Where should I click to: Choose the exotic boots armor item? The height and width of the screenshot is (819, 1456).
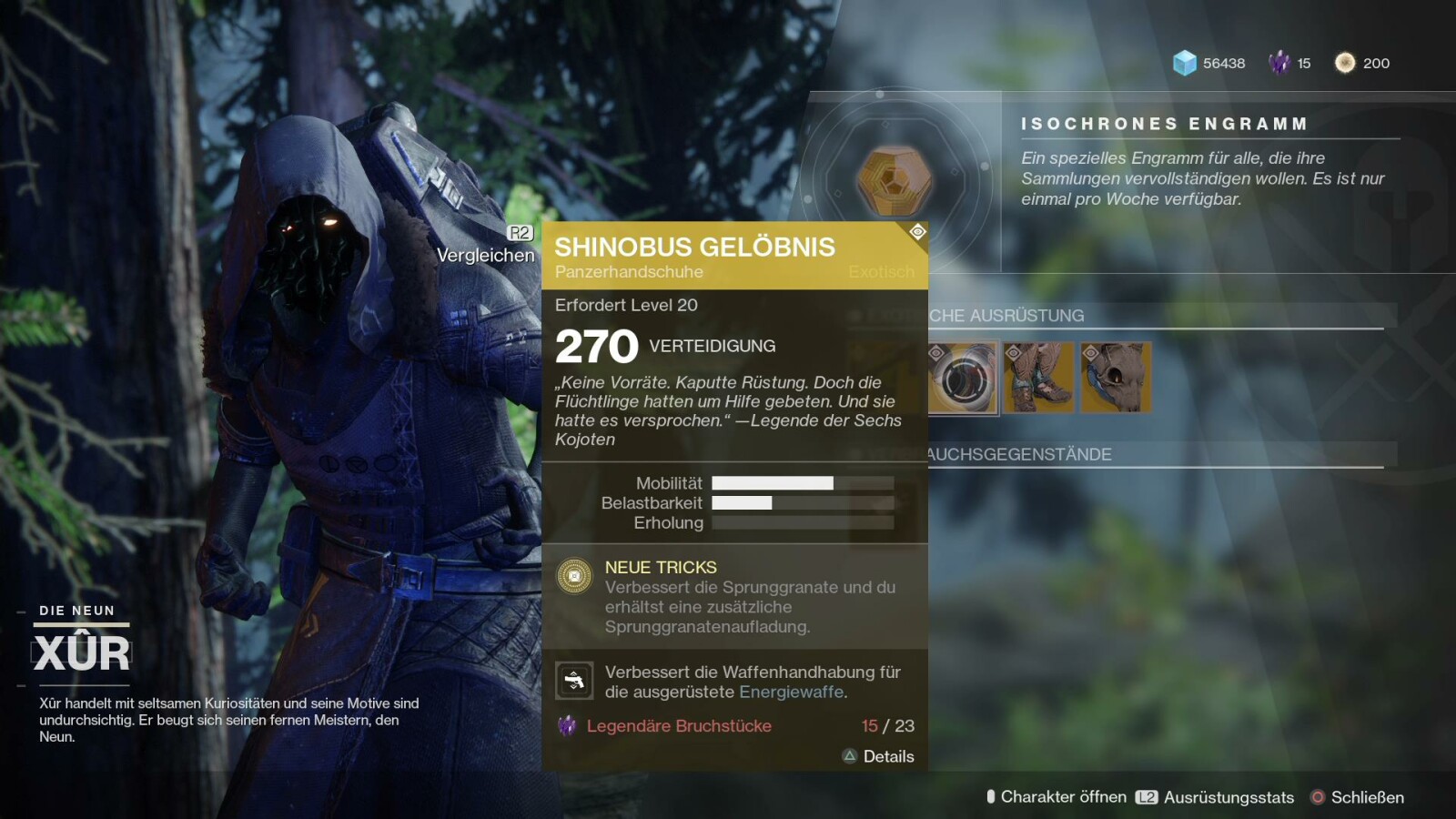[x=1038, y=378]
